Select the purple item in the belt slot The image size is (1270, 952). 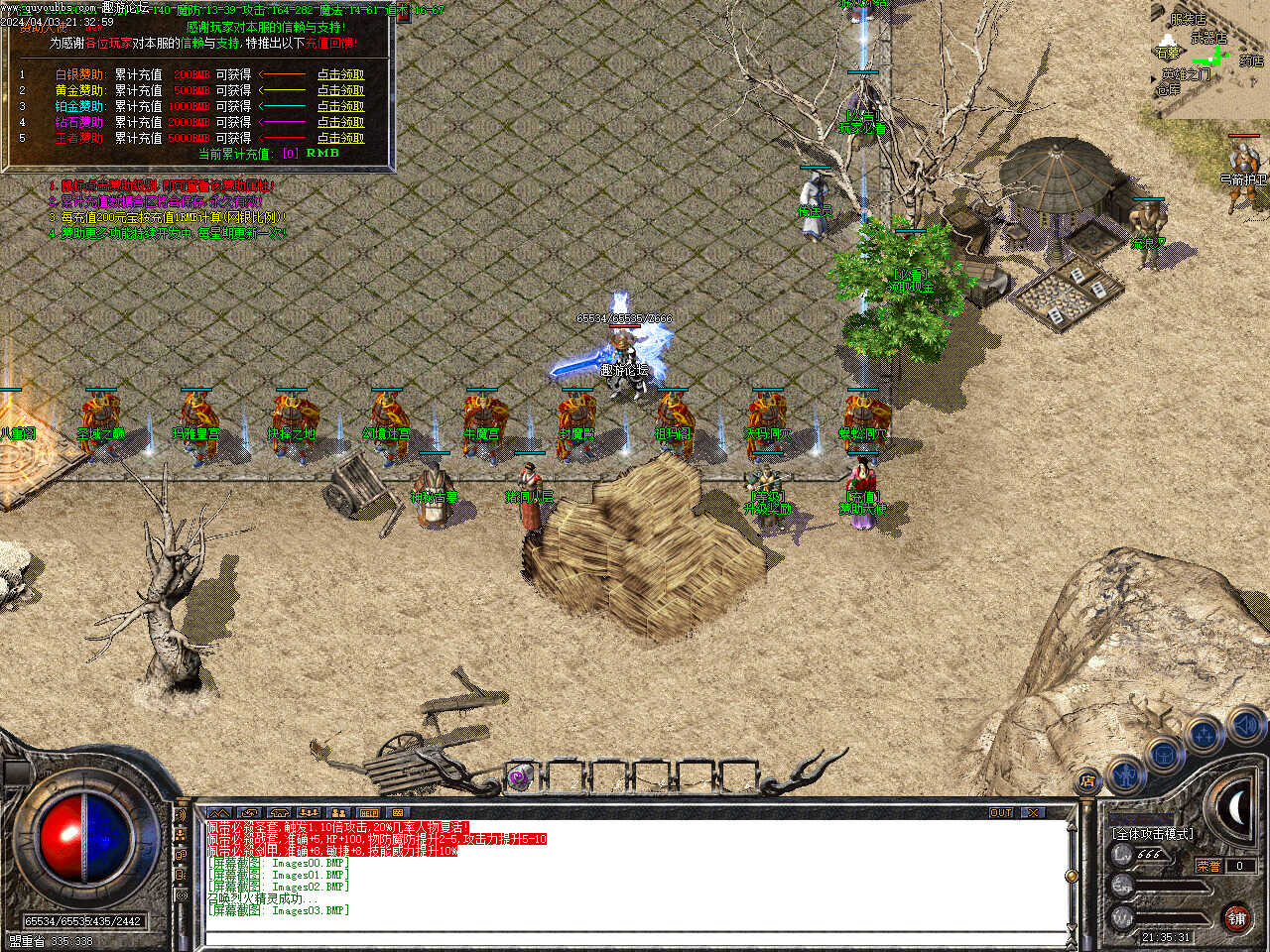(x=519, y=777)
